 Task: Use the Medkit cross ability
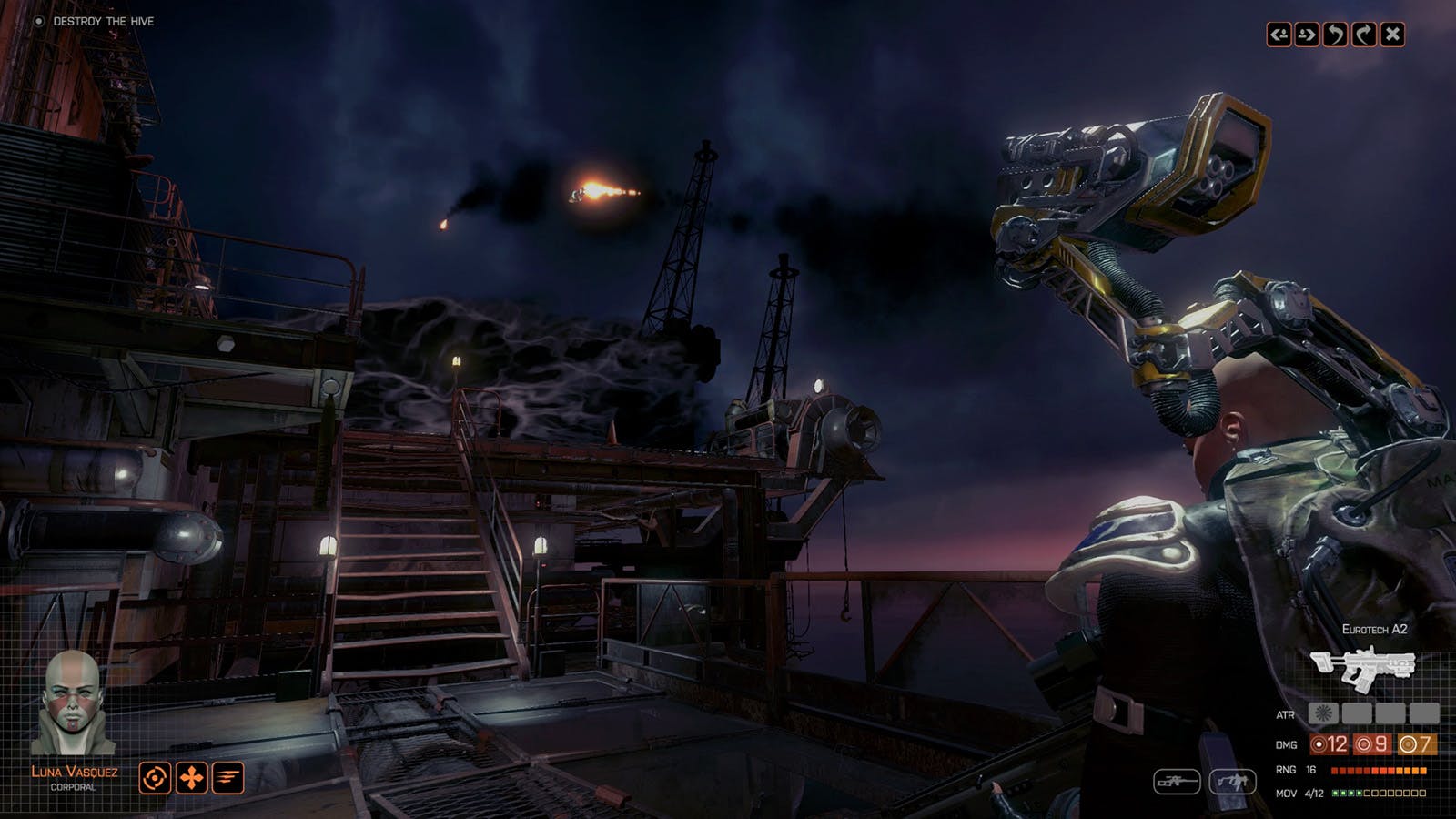(190, 779)
